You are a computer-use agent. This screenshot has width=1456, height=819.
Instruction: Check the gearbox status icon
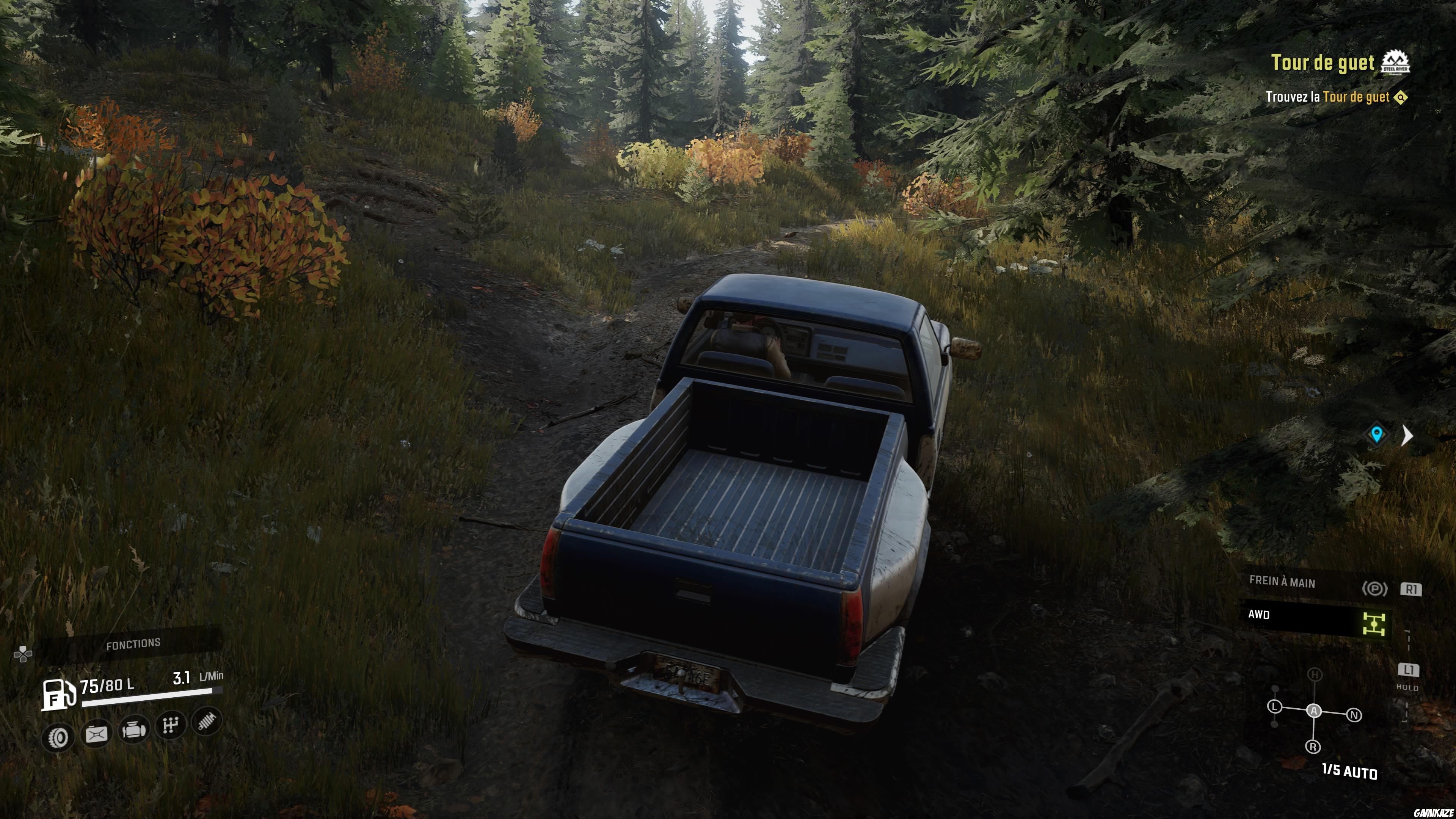(171, 726)
